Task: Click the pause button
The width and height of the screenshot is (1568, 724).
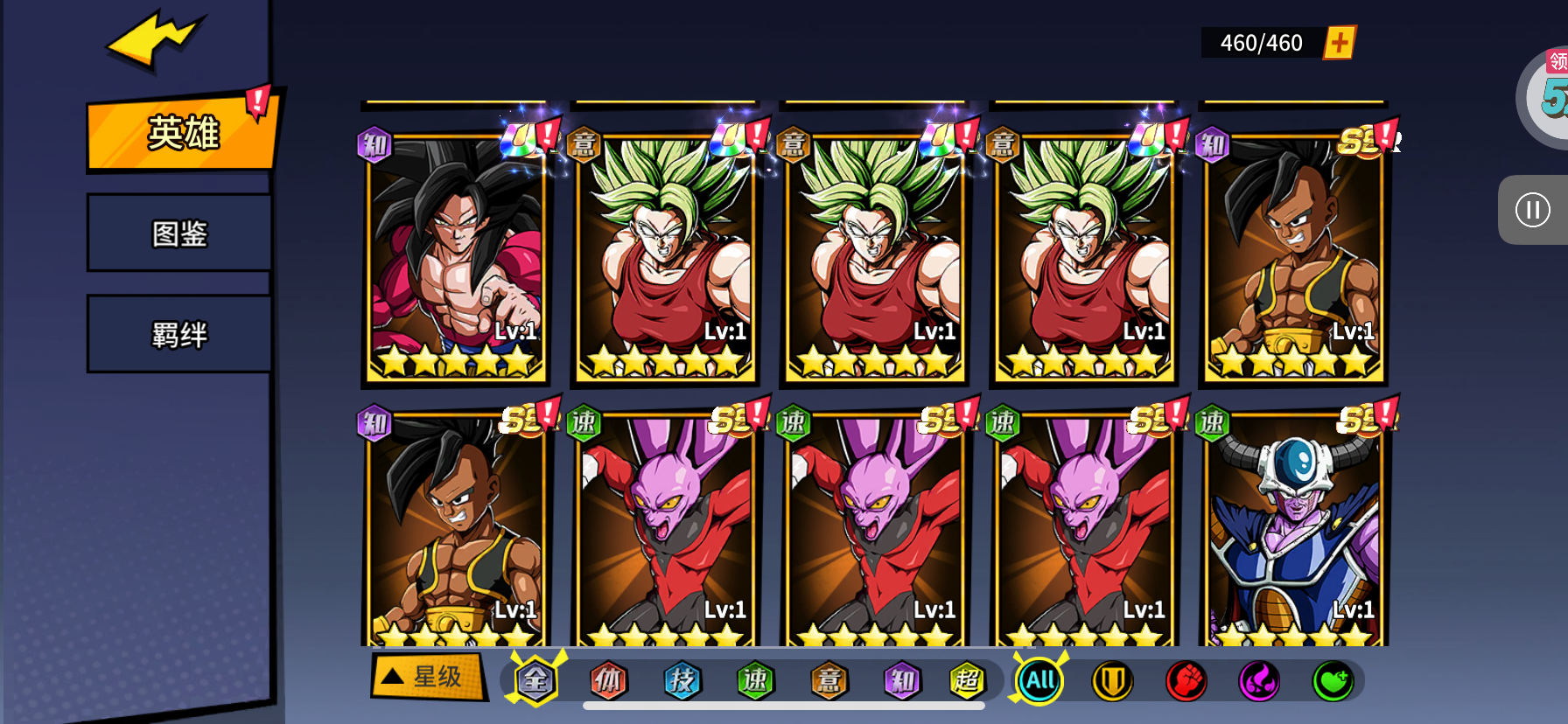Action: (1532, 210)
